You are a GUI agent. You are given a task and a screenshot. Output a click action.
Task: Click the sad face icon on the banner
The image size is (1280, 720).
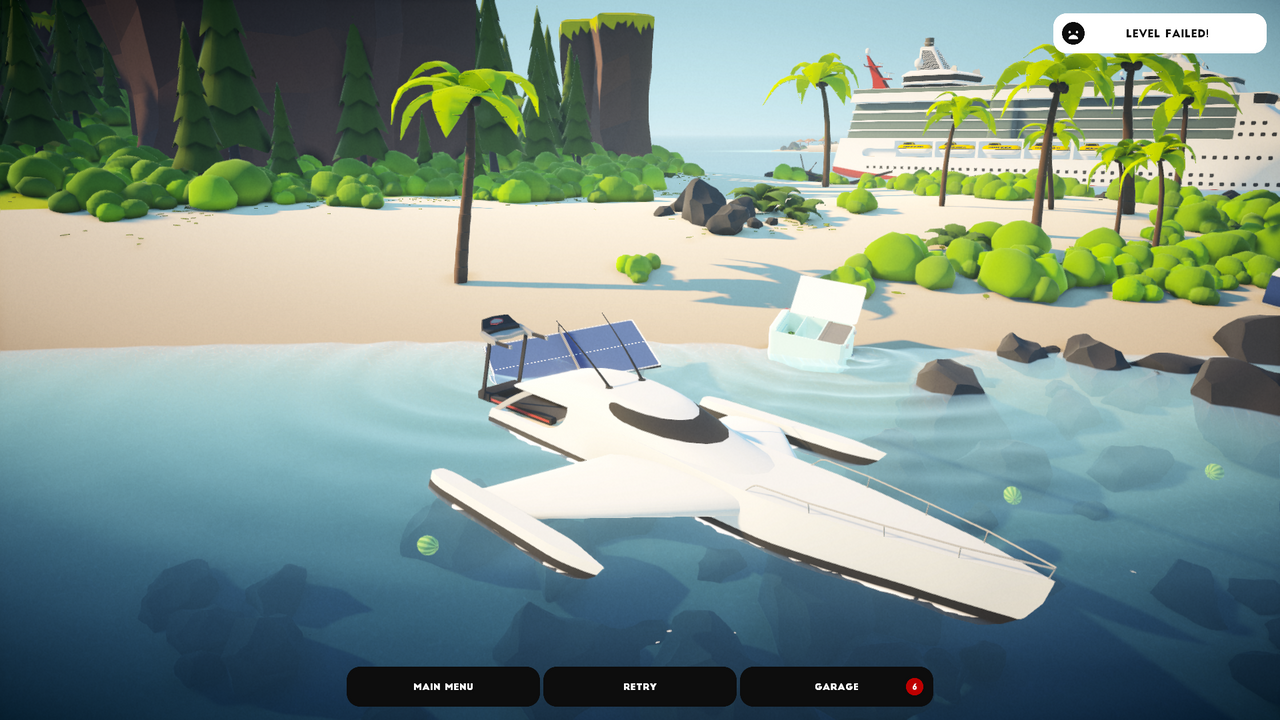(1075, 33)
